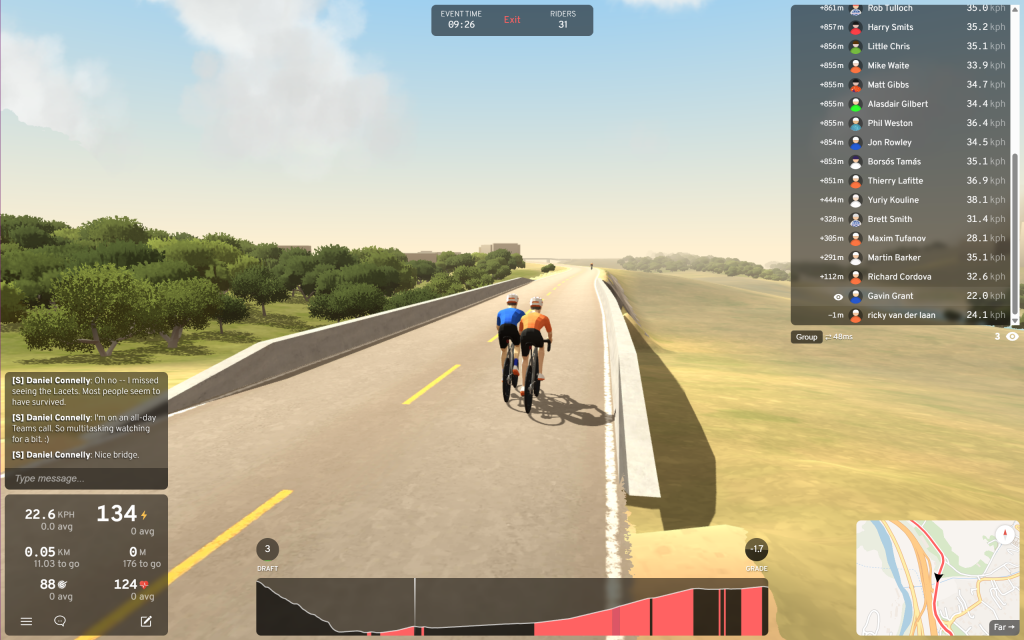Screen dimensions: 1024x640
Task: Open the edit pencil icon on stats panel
Action: tap(146, 621)
